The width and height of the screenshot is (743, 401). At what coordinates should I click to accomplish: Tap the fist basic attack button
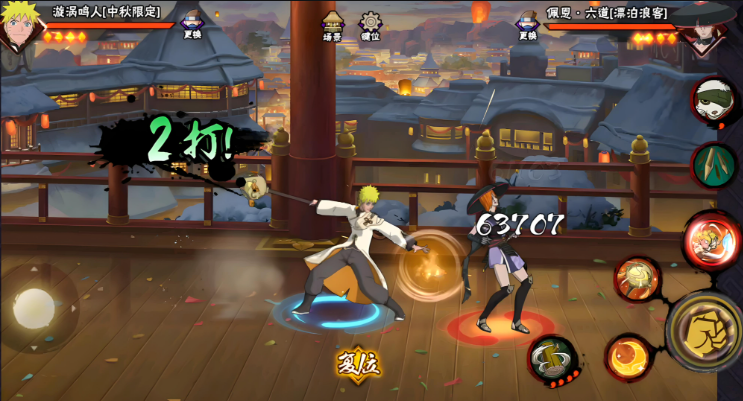707,331
